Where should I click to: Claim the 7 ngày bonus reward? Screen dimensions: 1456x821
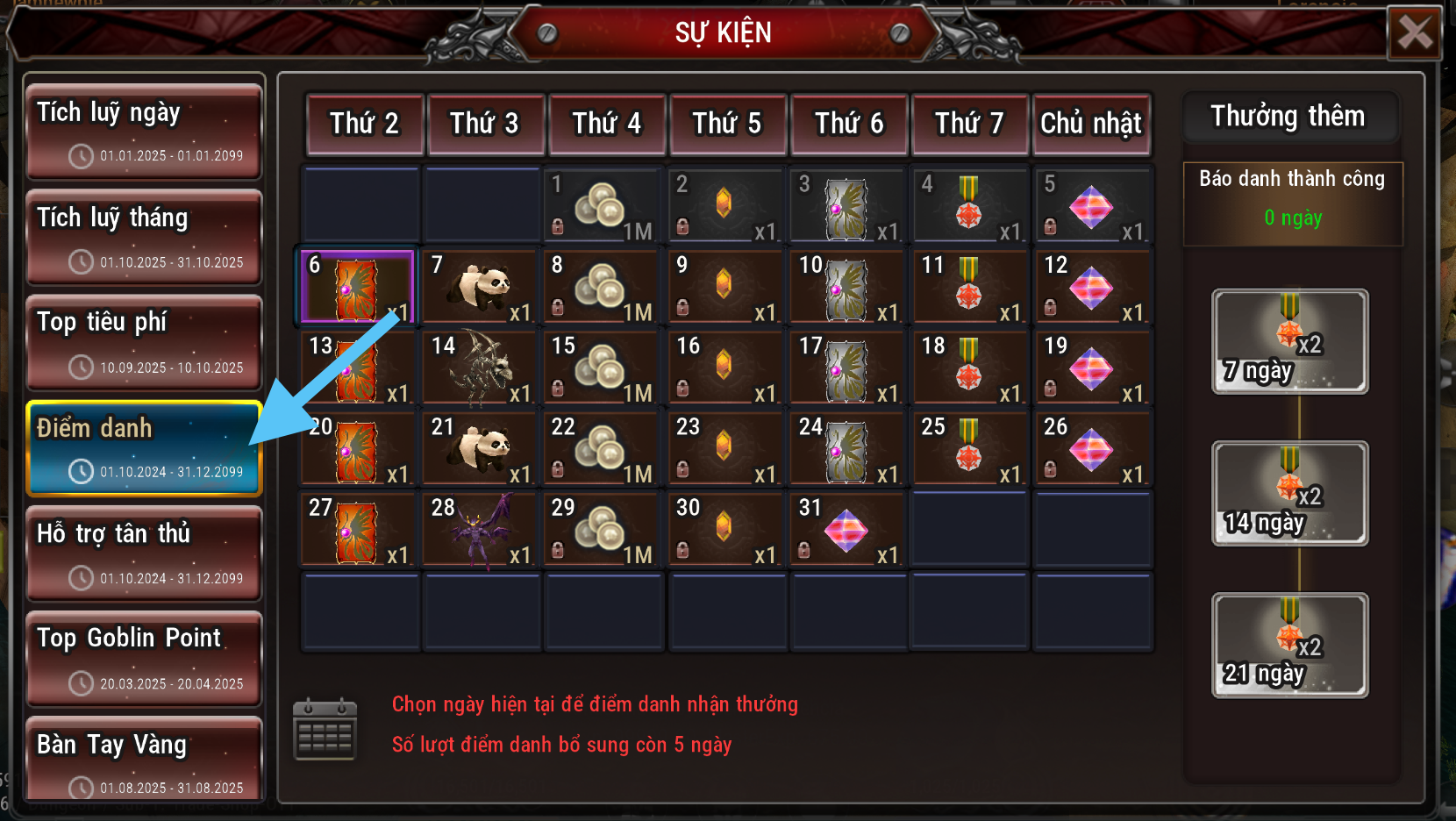1289,341
